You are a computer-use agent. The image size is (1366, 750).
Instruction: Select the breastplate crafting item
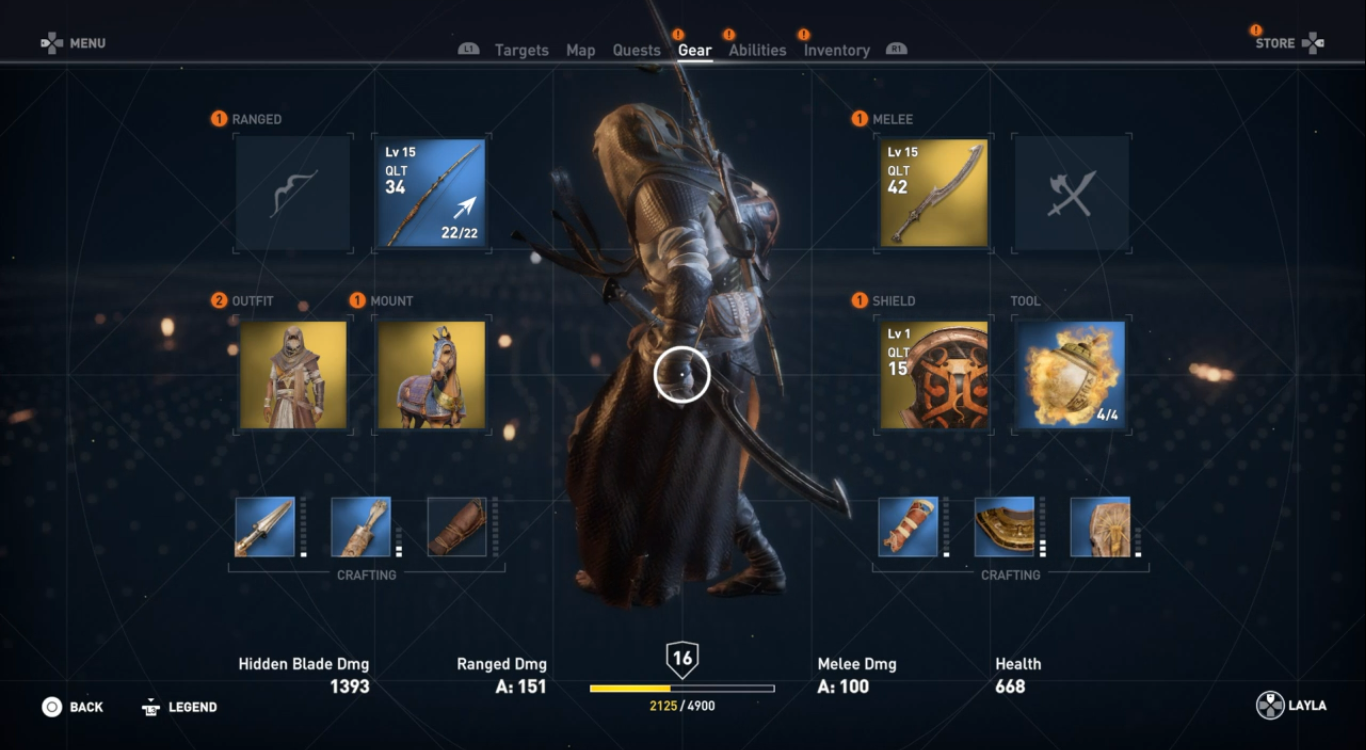(1004, 527)
